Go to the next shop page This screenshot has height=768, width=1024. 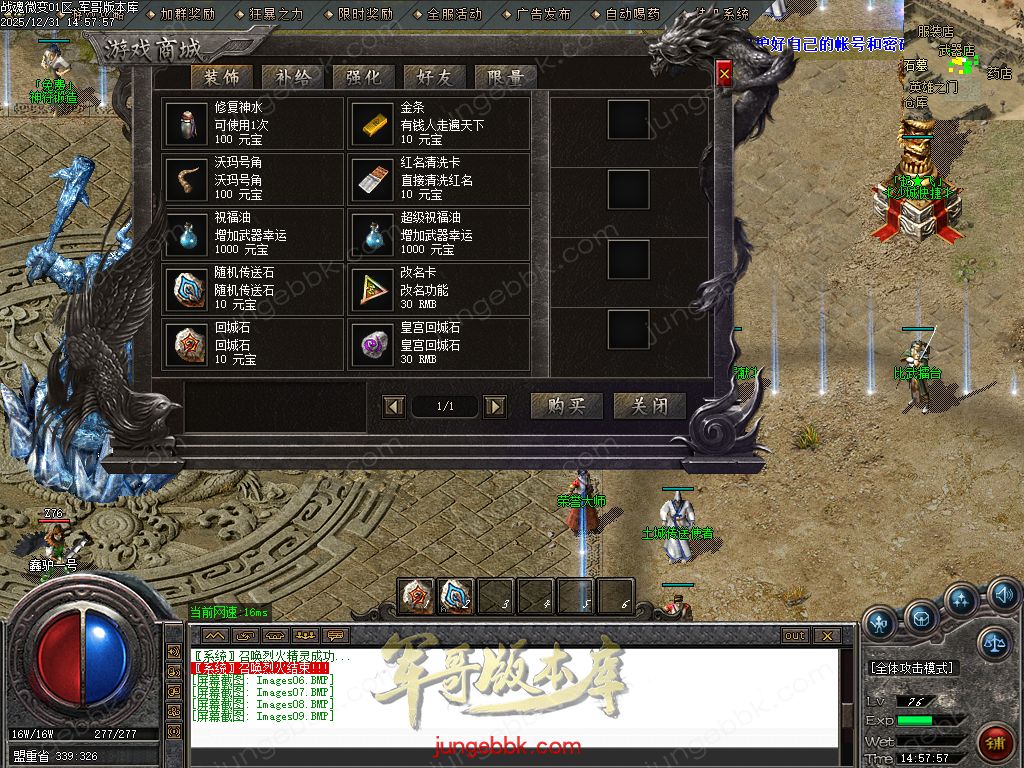(x=494, y=406)
